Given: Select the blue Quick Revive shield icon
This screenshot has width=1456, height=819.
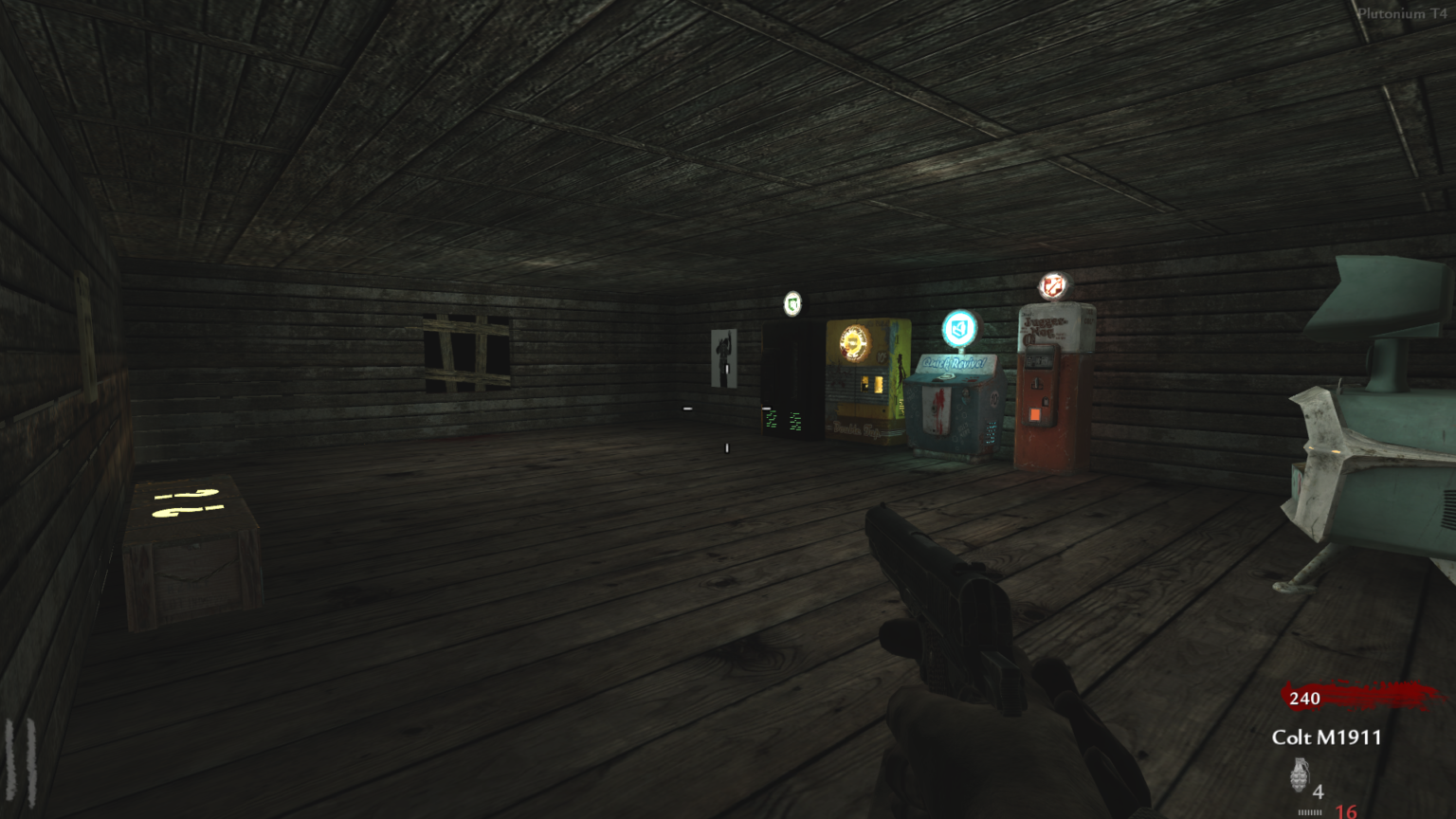Looking at the screenshot, I should [x=958, y=329].
